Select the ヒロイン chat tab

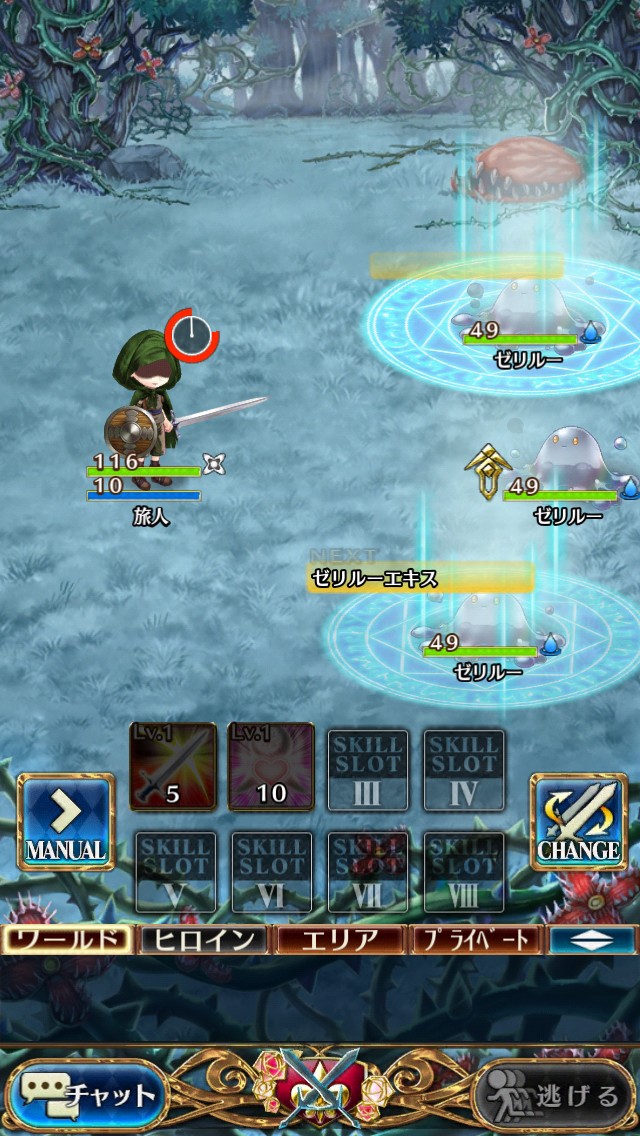204,940
